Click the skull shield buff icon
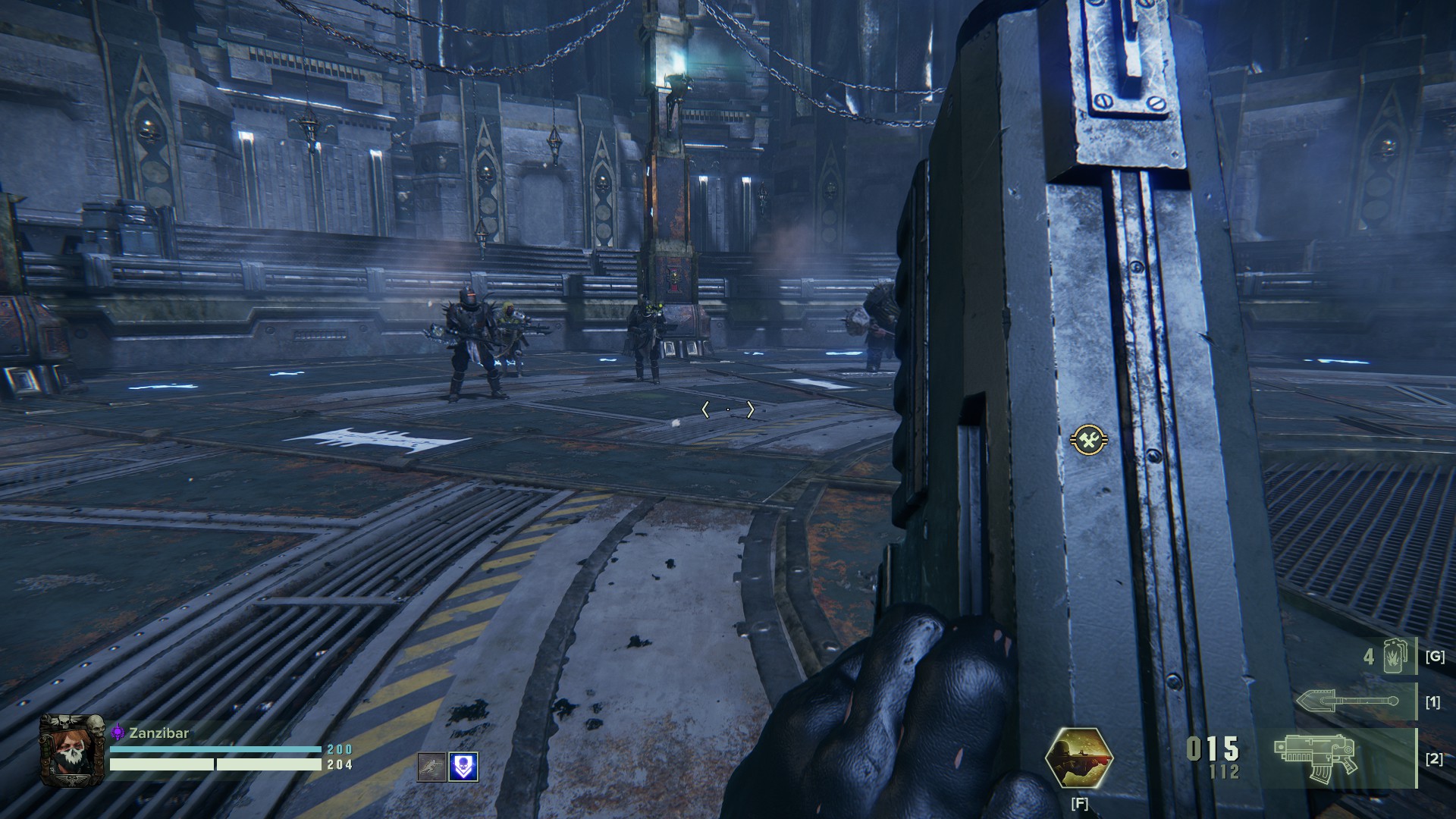1456x819 pixels. 463,767
